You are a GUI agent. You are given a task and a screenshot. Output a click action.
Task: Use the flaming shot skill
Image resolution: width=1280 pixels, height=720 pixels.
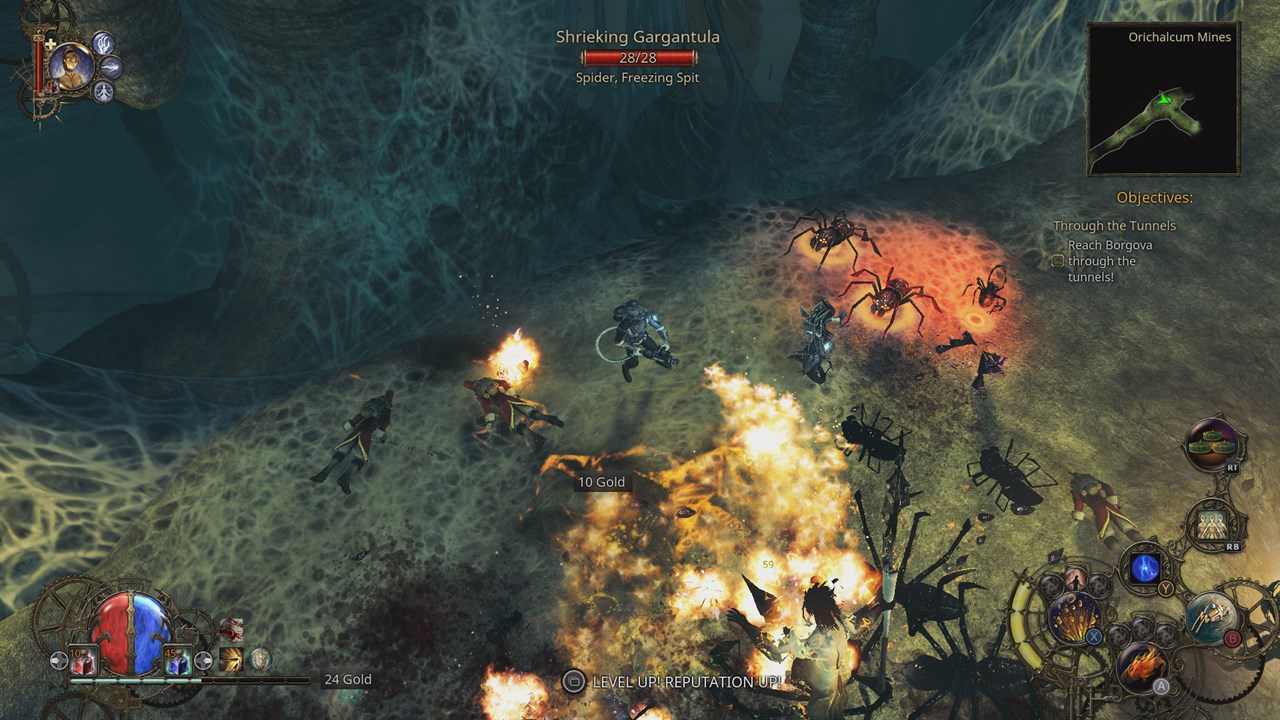pos(1142,664)
